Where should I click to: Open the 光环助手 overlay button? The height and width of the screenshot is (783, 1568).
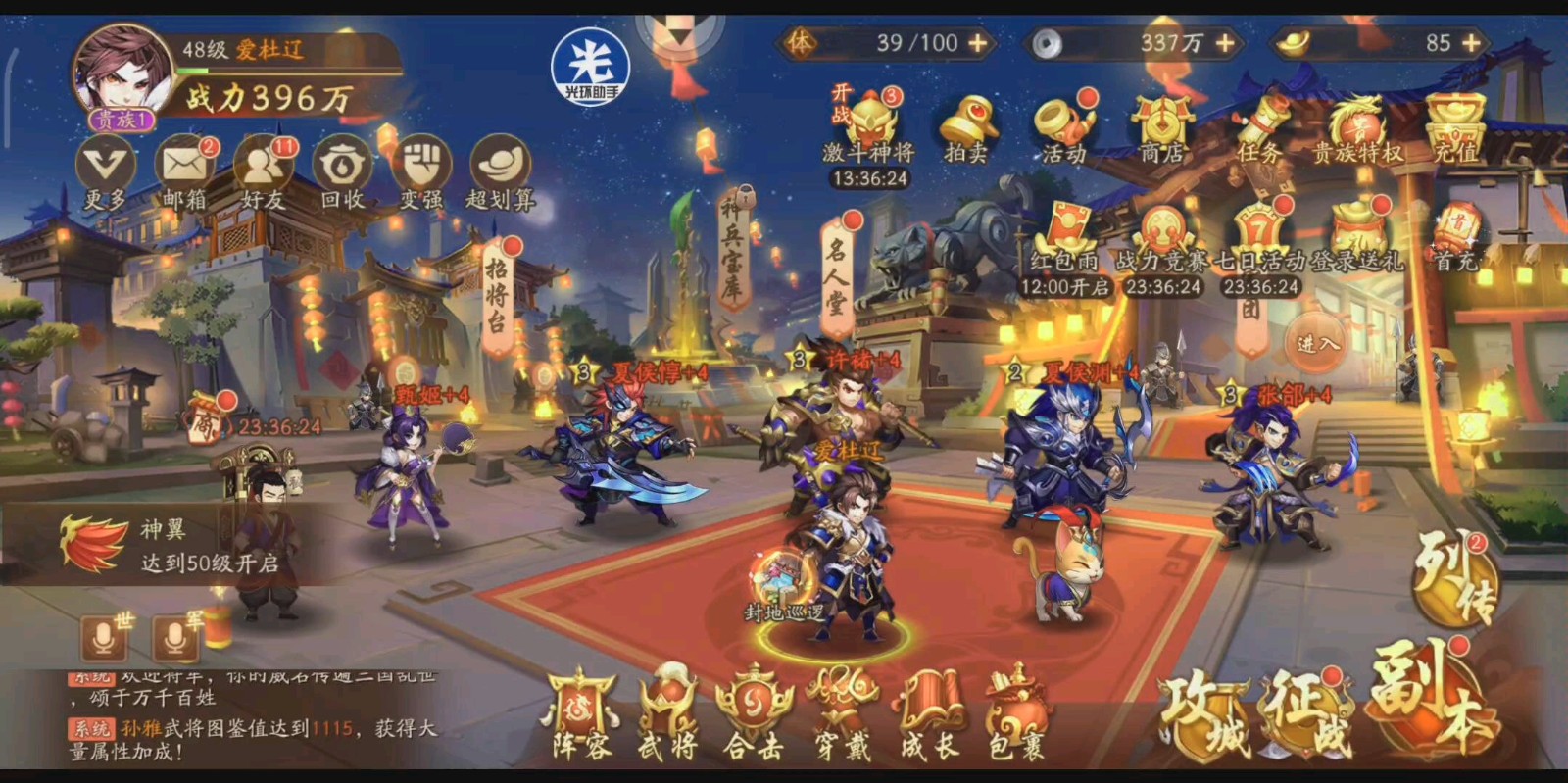(590, 64)
